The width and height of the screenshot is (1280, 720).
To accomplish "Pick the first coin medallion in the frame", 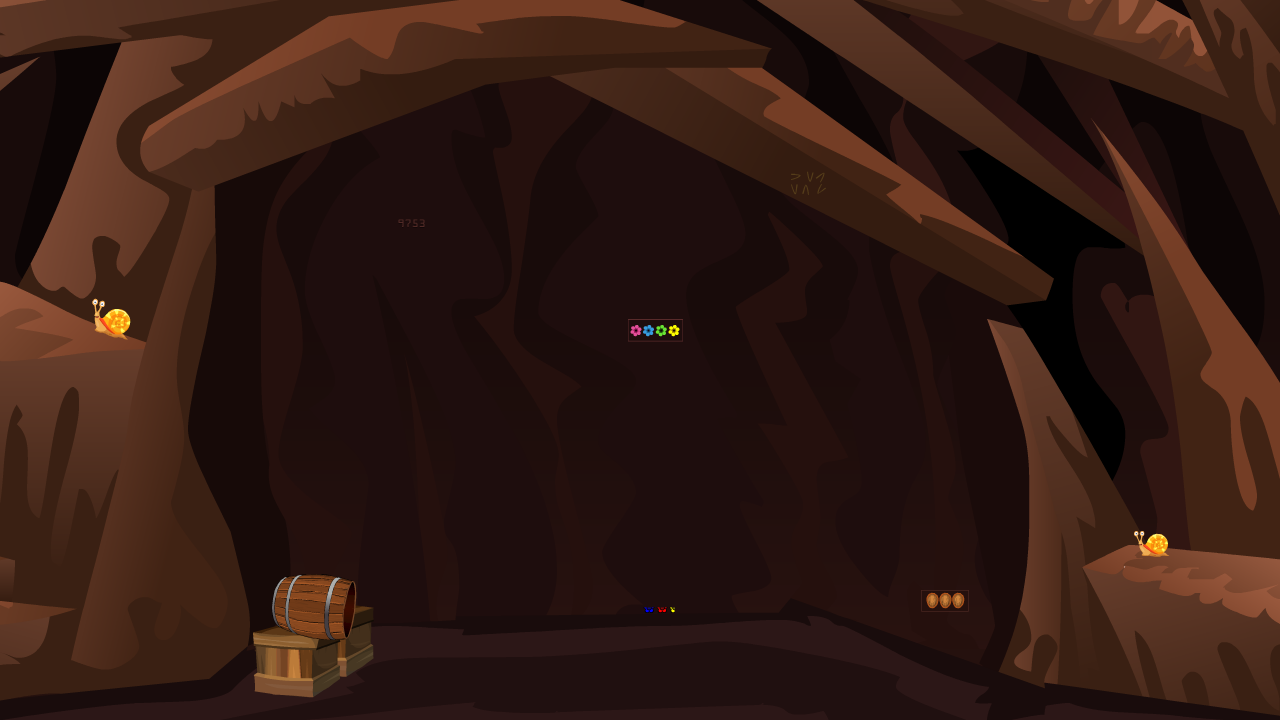I will tap(933, 600).
